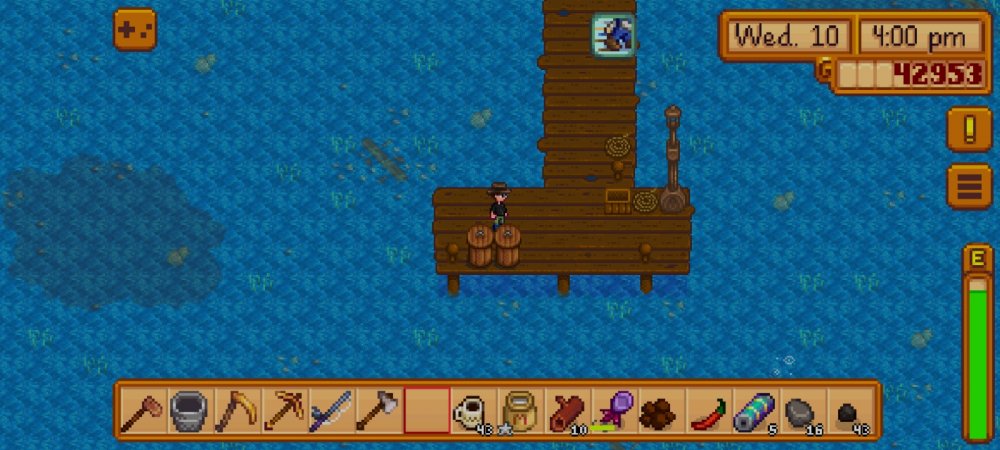This screenshot has height=450, width=1000.
Task: Select the stone stack of 16
Action: (801, 410)
